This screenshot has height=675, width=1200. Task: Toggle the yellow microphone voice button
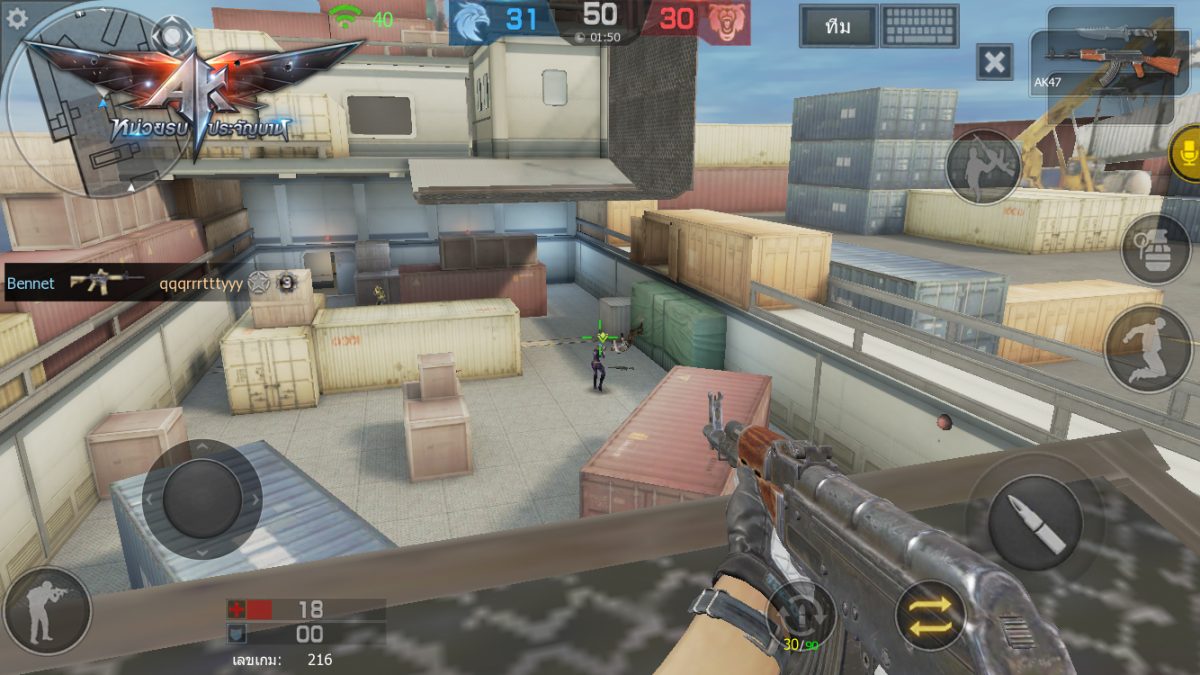pyautogui.click(x=1187, y=154)
